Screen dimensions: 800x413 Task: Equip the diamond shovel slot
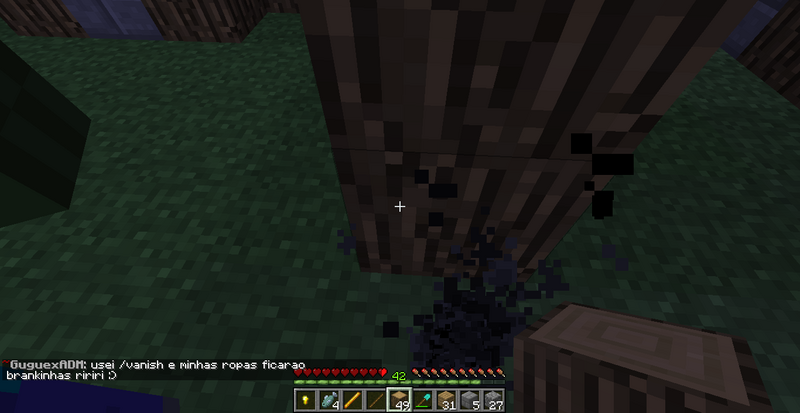pyautogui.click(x=423, y=400)
